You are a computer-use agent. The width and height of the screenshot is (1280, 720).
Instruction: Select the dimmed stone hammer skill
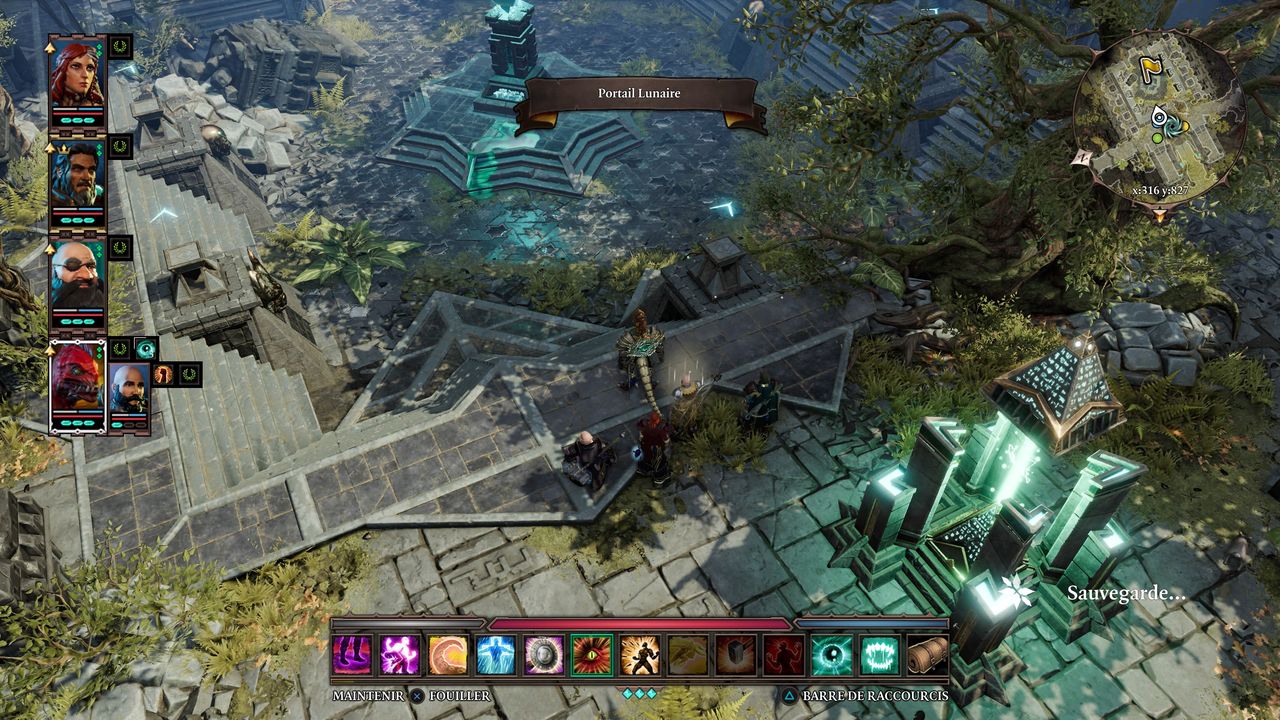click(x=736, y=655)
